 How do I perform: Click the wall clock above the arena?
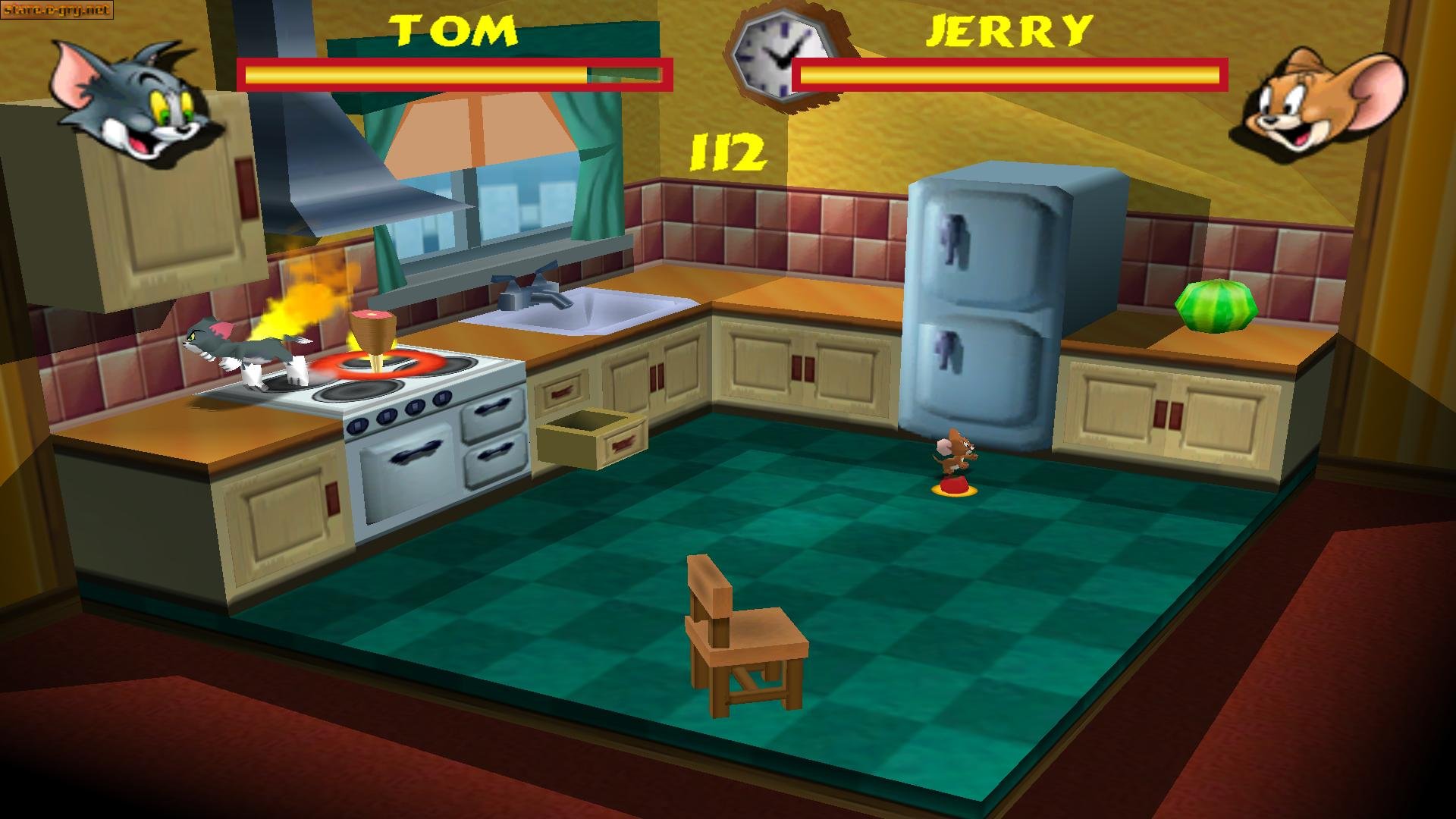coord(781,57)
